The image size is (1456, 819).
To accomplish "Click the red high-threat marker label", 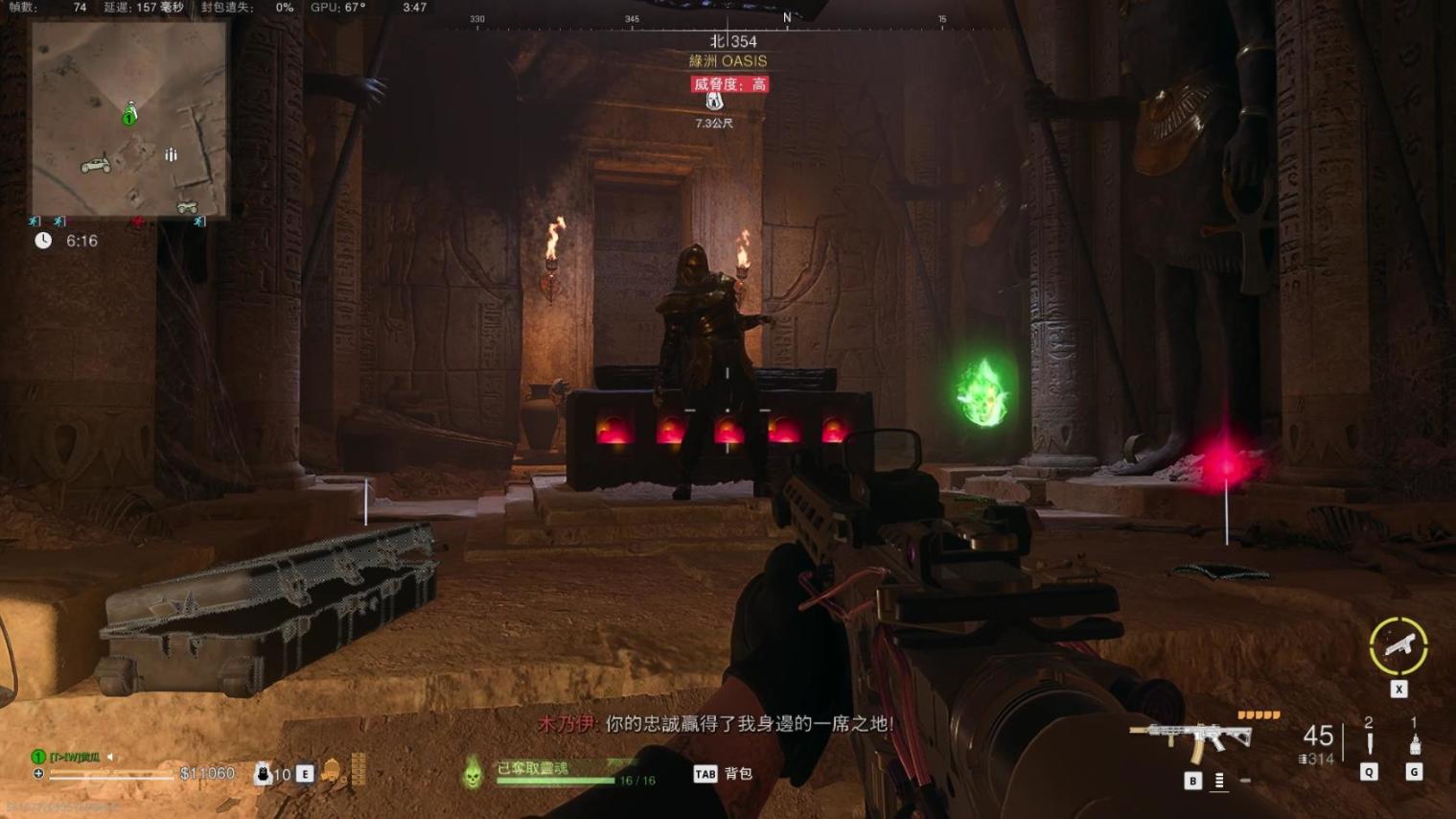I will click(730, 84).
